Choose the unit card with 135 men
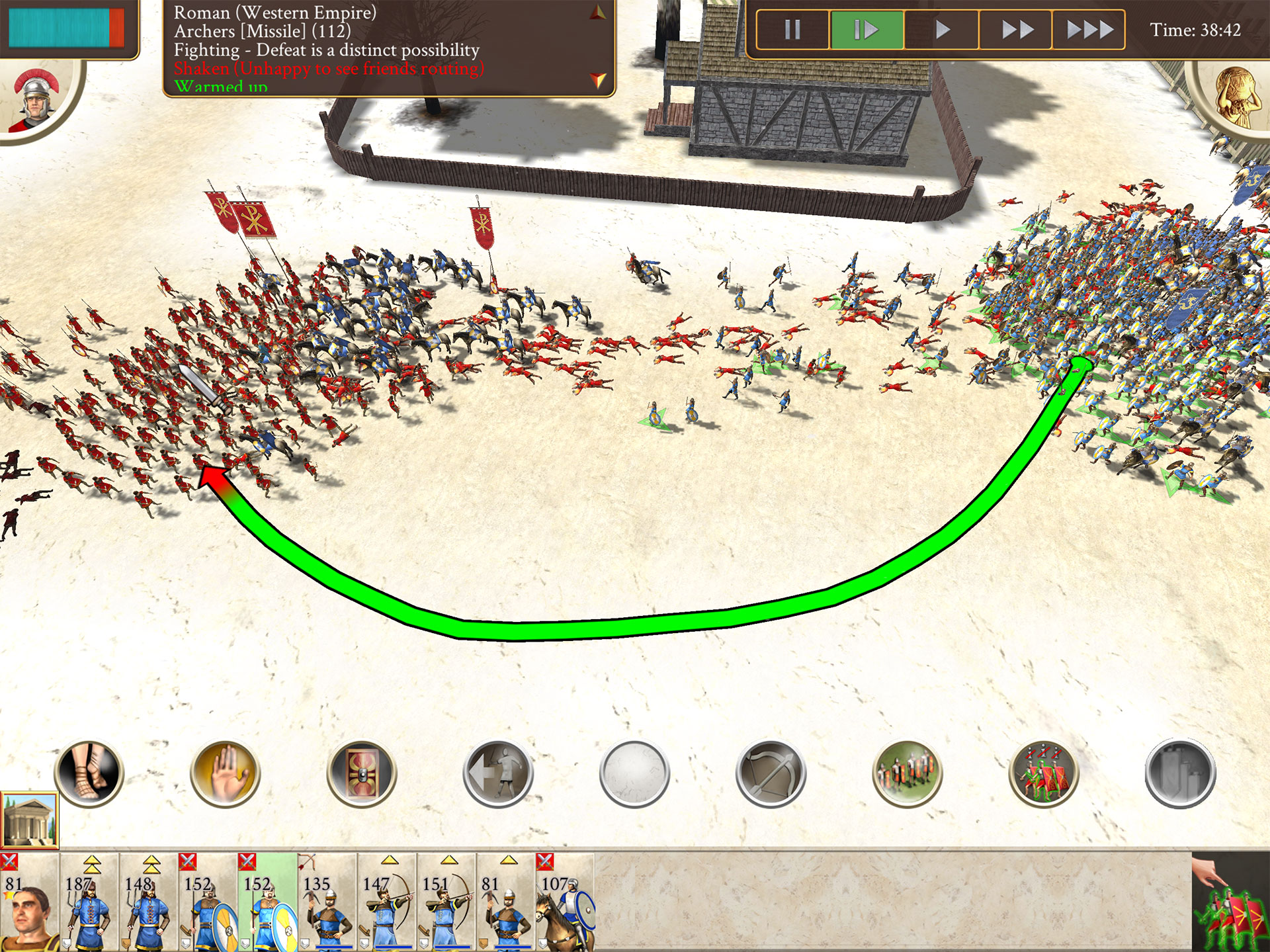1270x952 pixels. tap(327, 903)
